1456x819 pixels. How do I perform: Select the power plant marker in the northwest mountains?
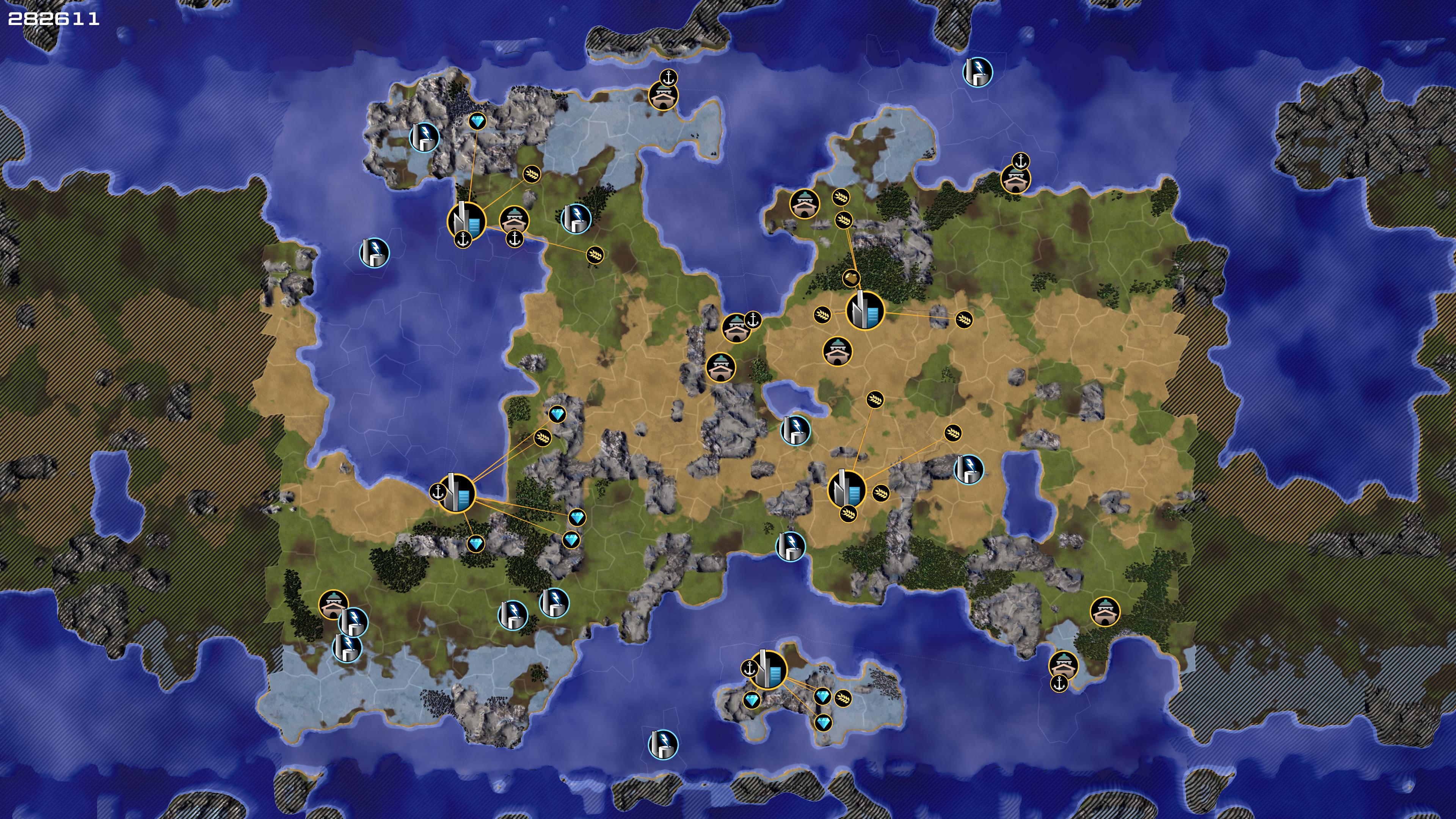pyautogui.click(x=425, y=137)
